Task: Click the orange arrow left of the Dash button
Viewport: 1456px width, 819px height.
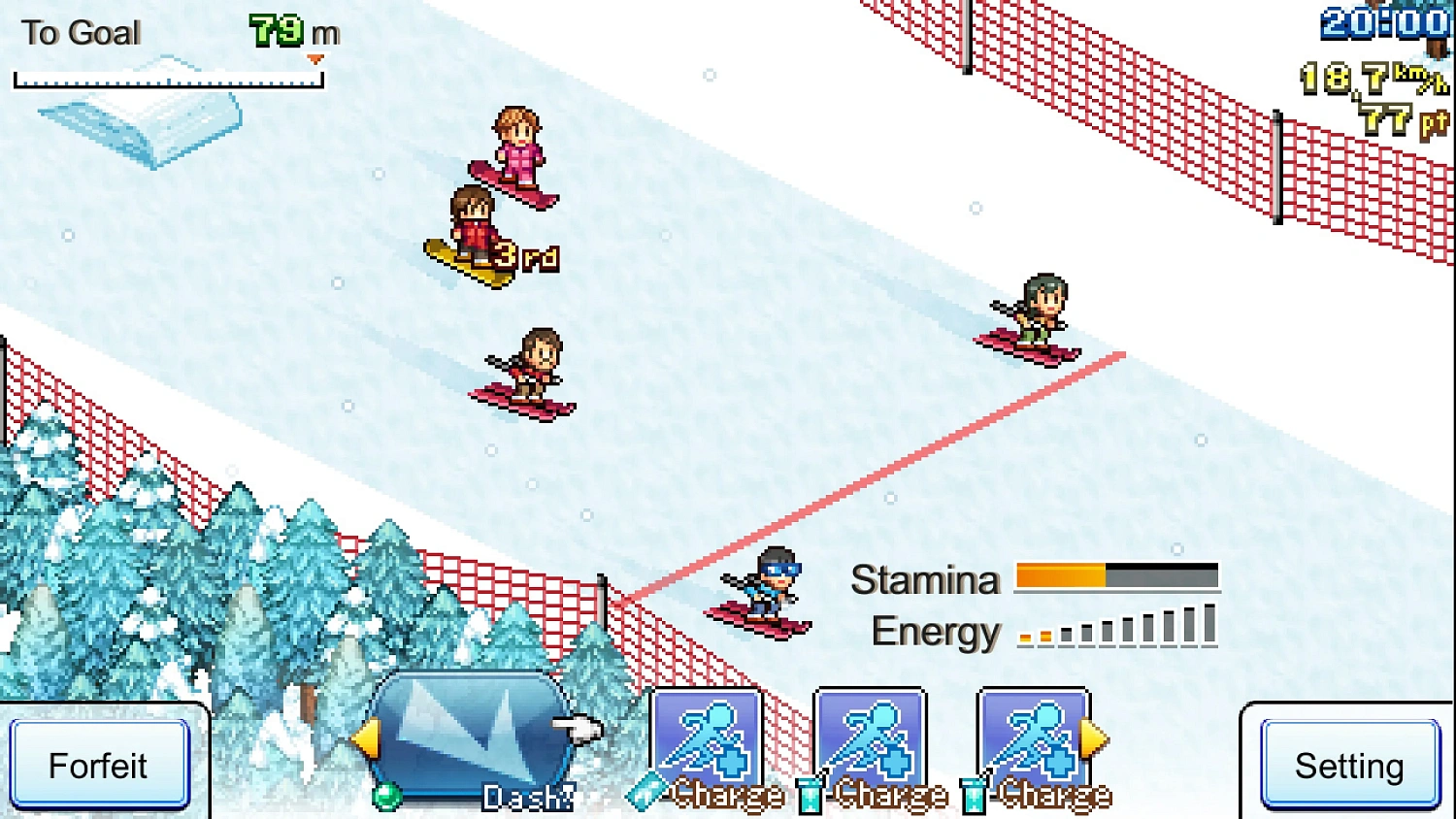Action: coord(366,740)
